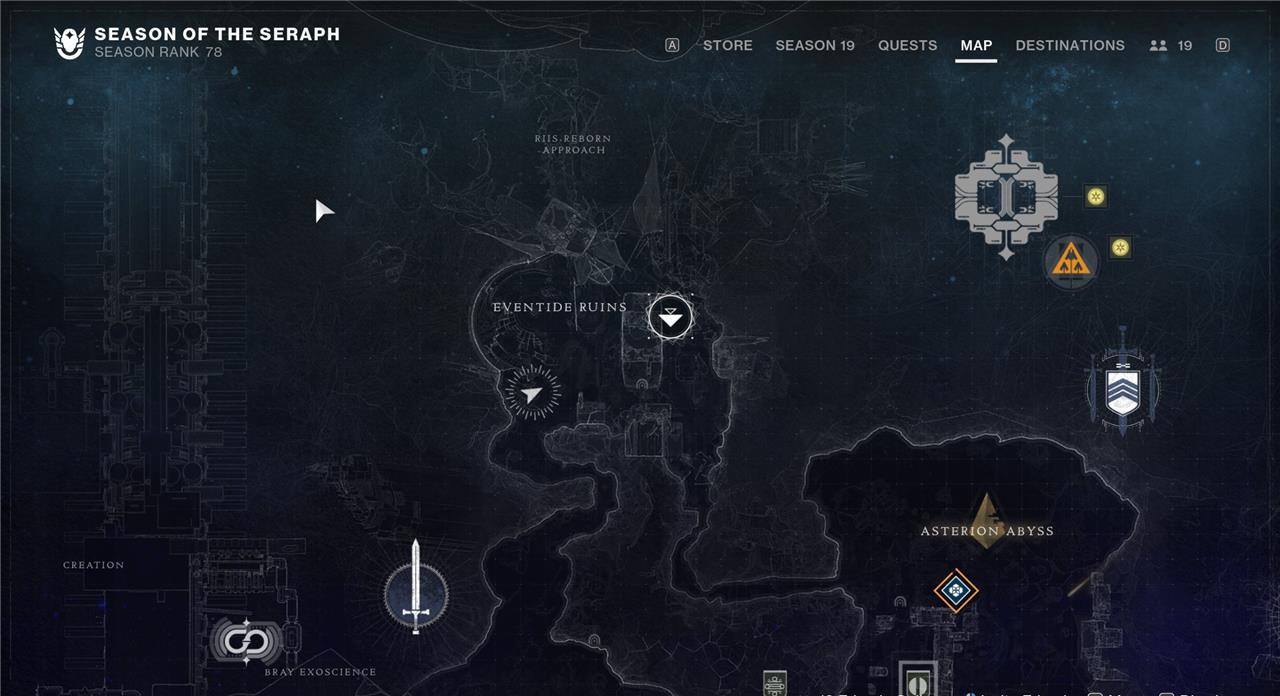Open the roster with 19 players
This screenshot has width=1280, height=696.
1171,45
